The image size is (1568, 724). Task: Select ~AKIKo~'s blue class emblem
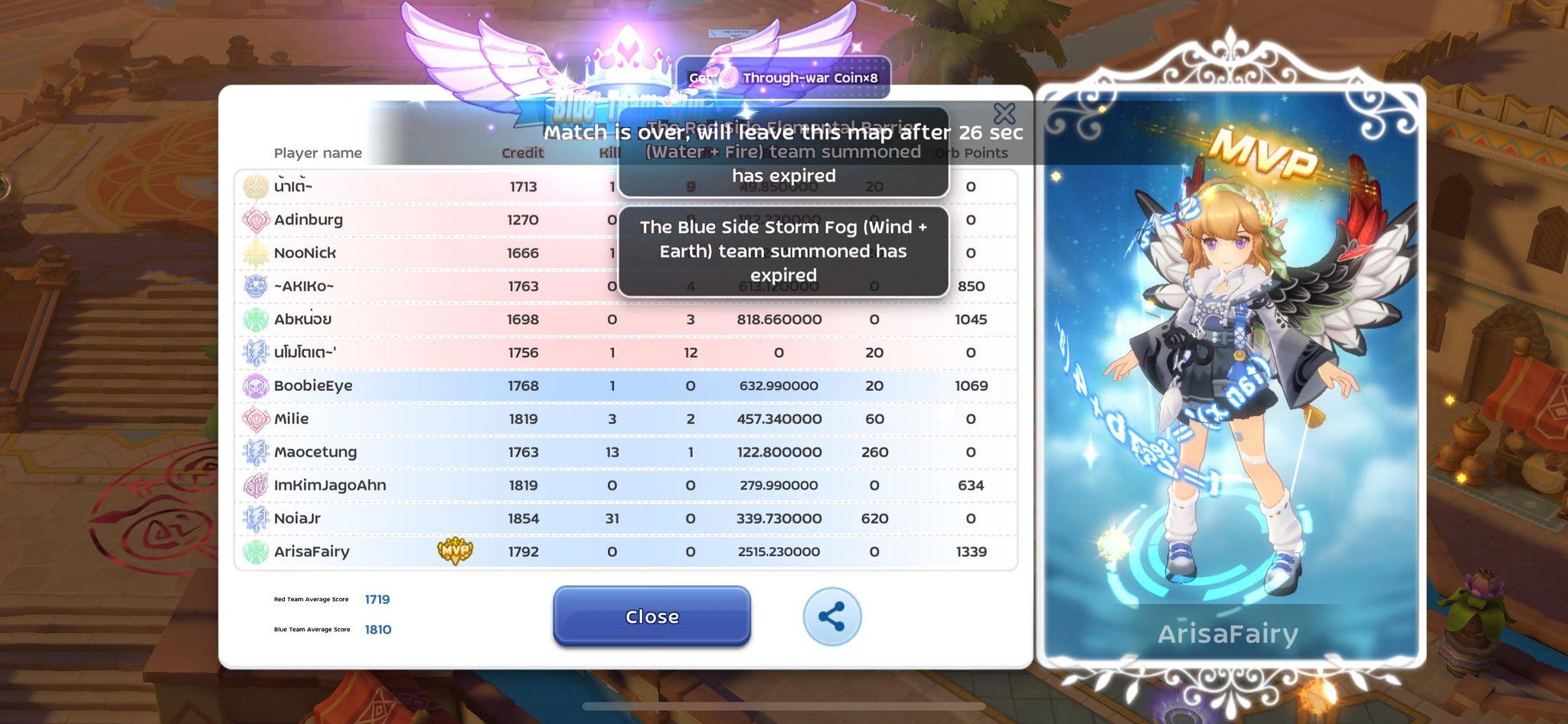coord(253,285)
